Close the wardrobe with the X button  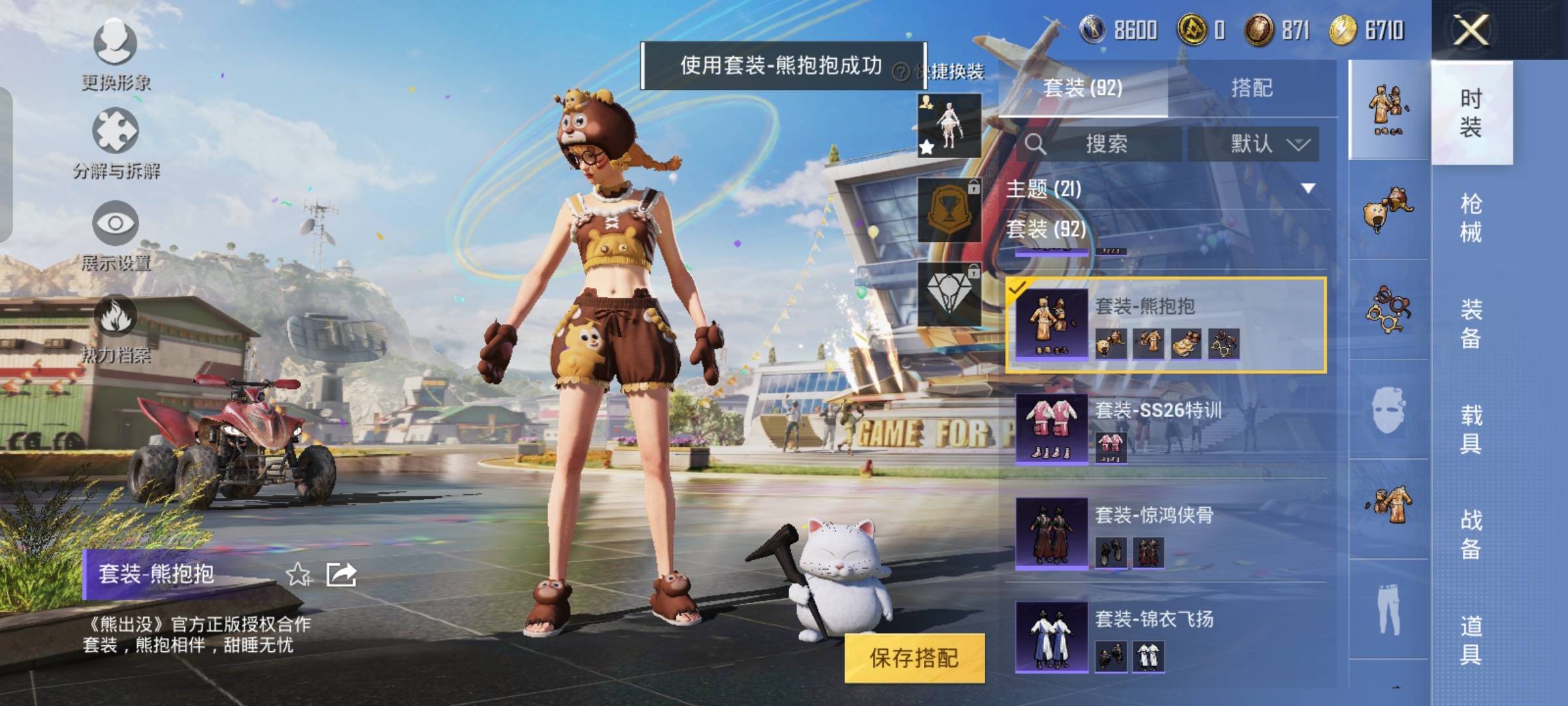(x=1471, y=29)
